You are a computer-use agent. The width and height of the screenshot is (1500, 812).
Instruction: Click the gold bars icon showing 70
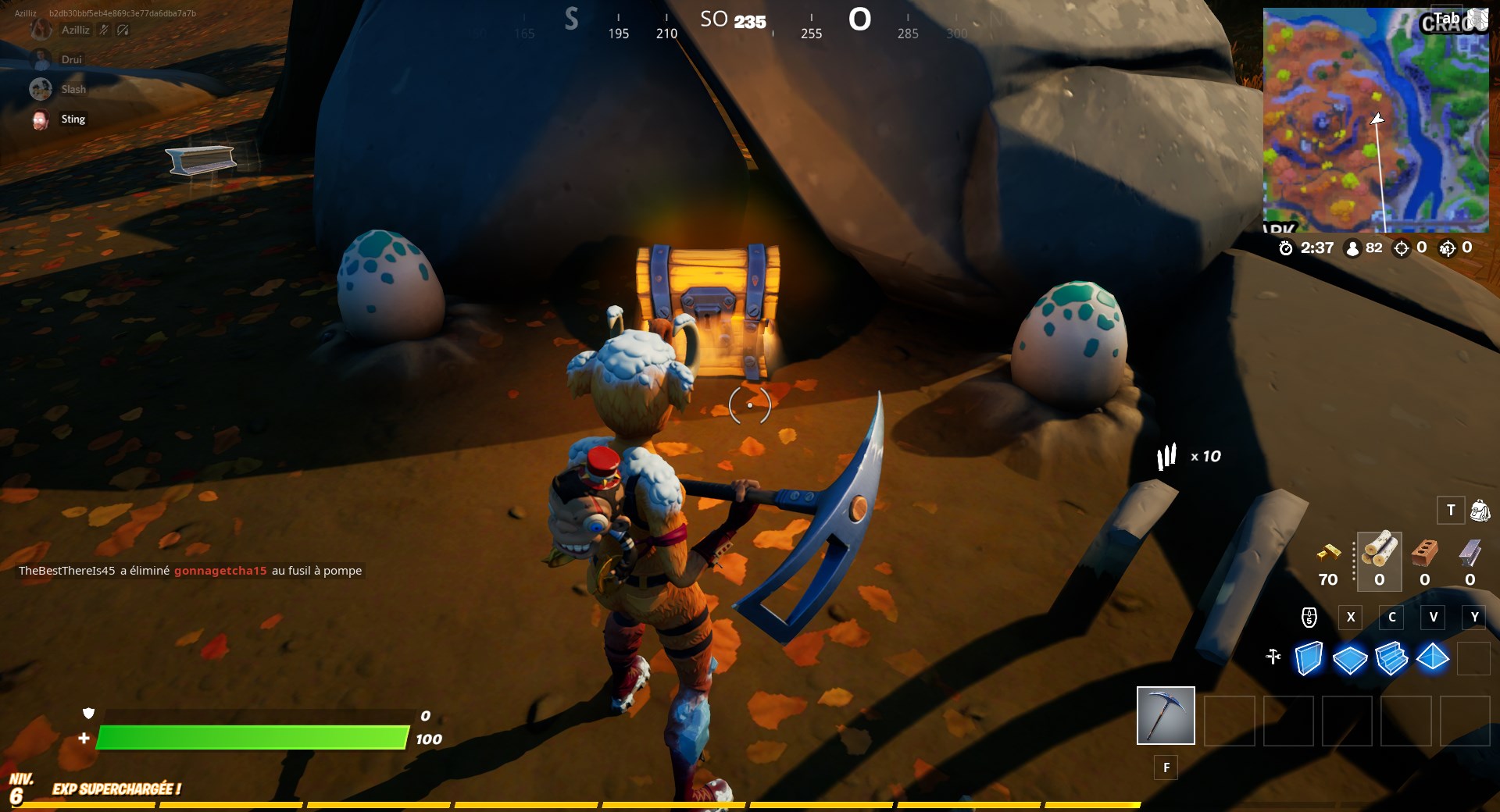coord(1327,554)
